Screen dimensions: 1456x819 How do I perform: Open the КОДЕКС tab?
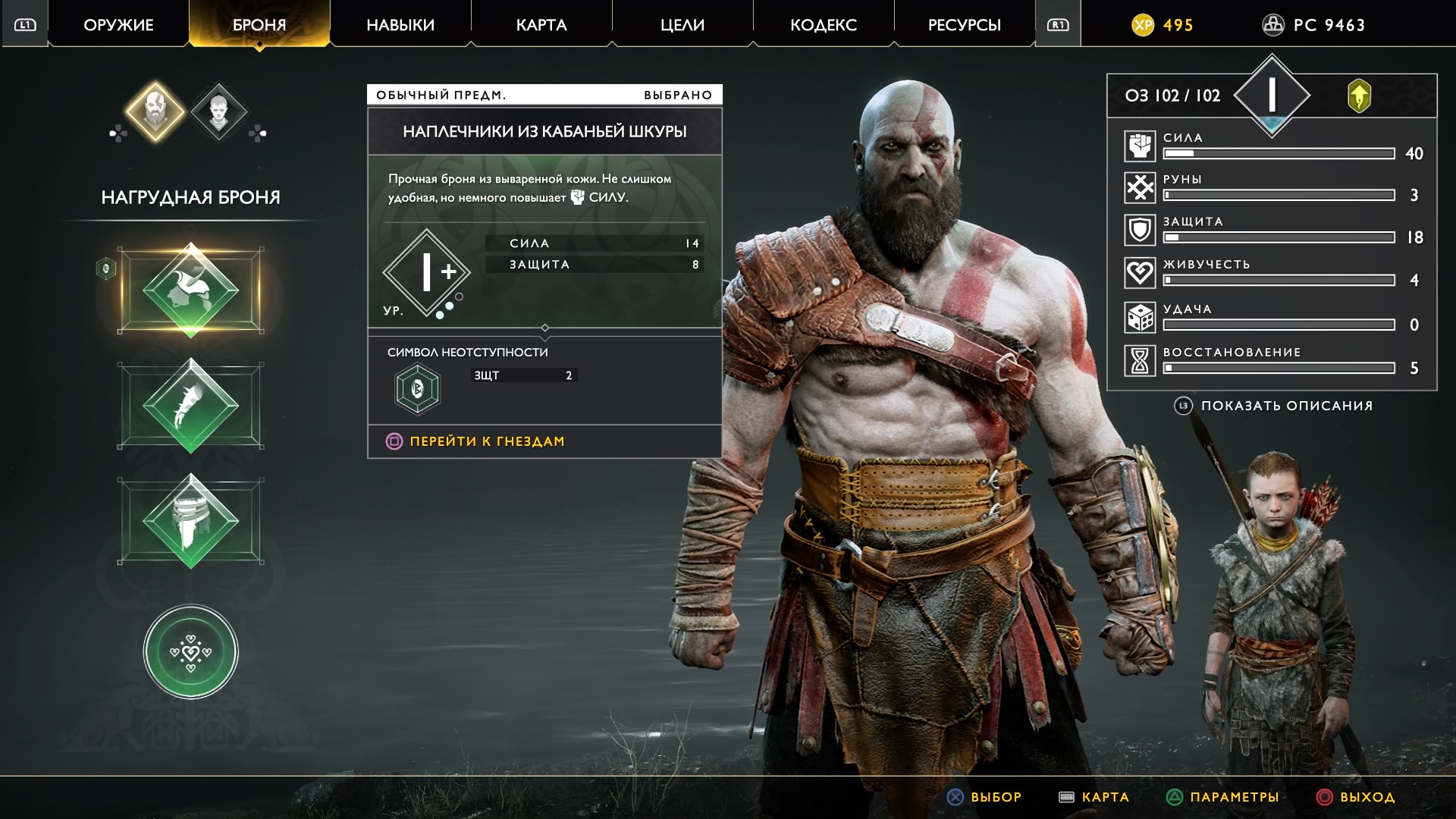(x=824, y=25)
